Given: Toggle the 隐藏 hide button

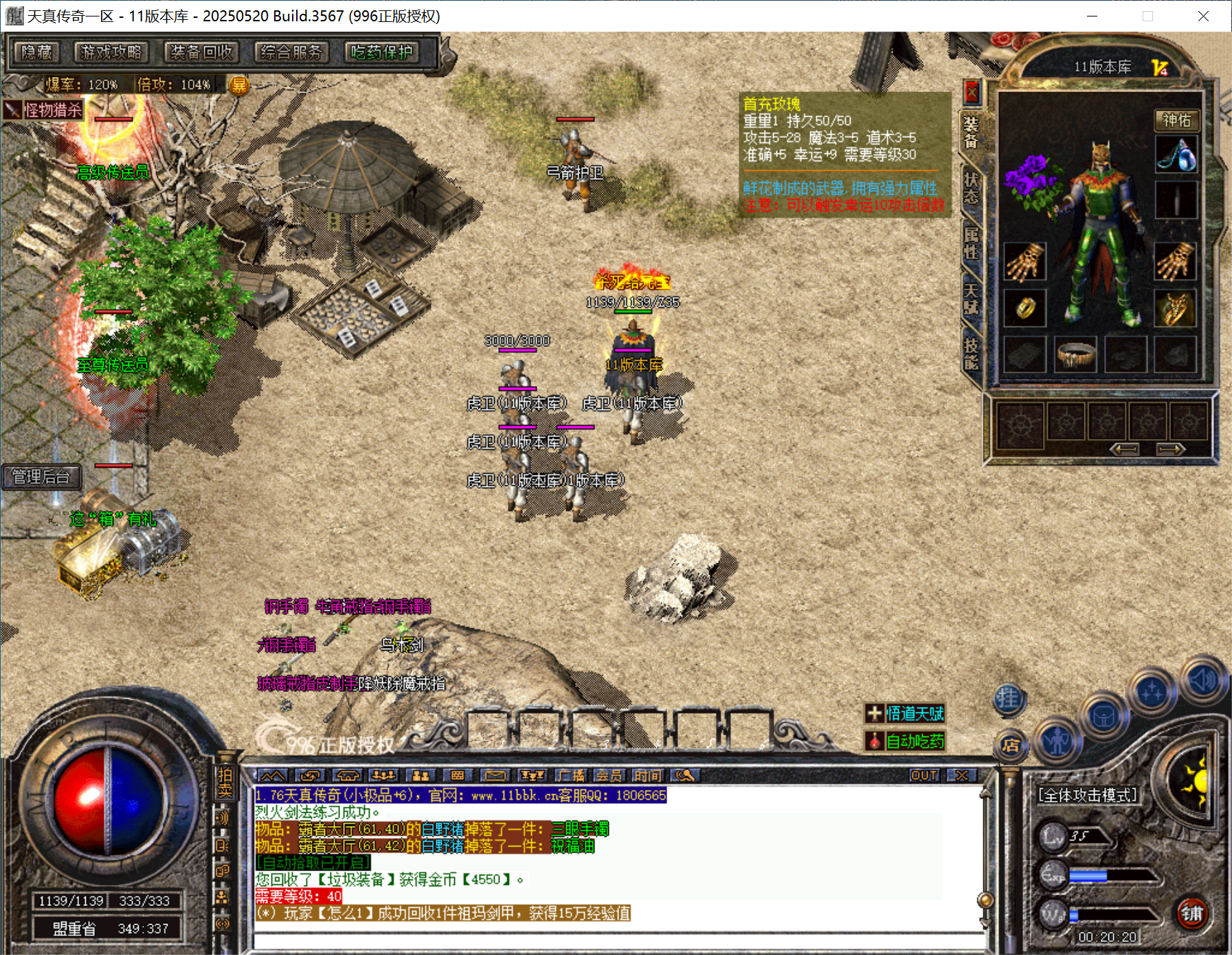Looking at the screenshot, I should [x=36, y=52].
